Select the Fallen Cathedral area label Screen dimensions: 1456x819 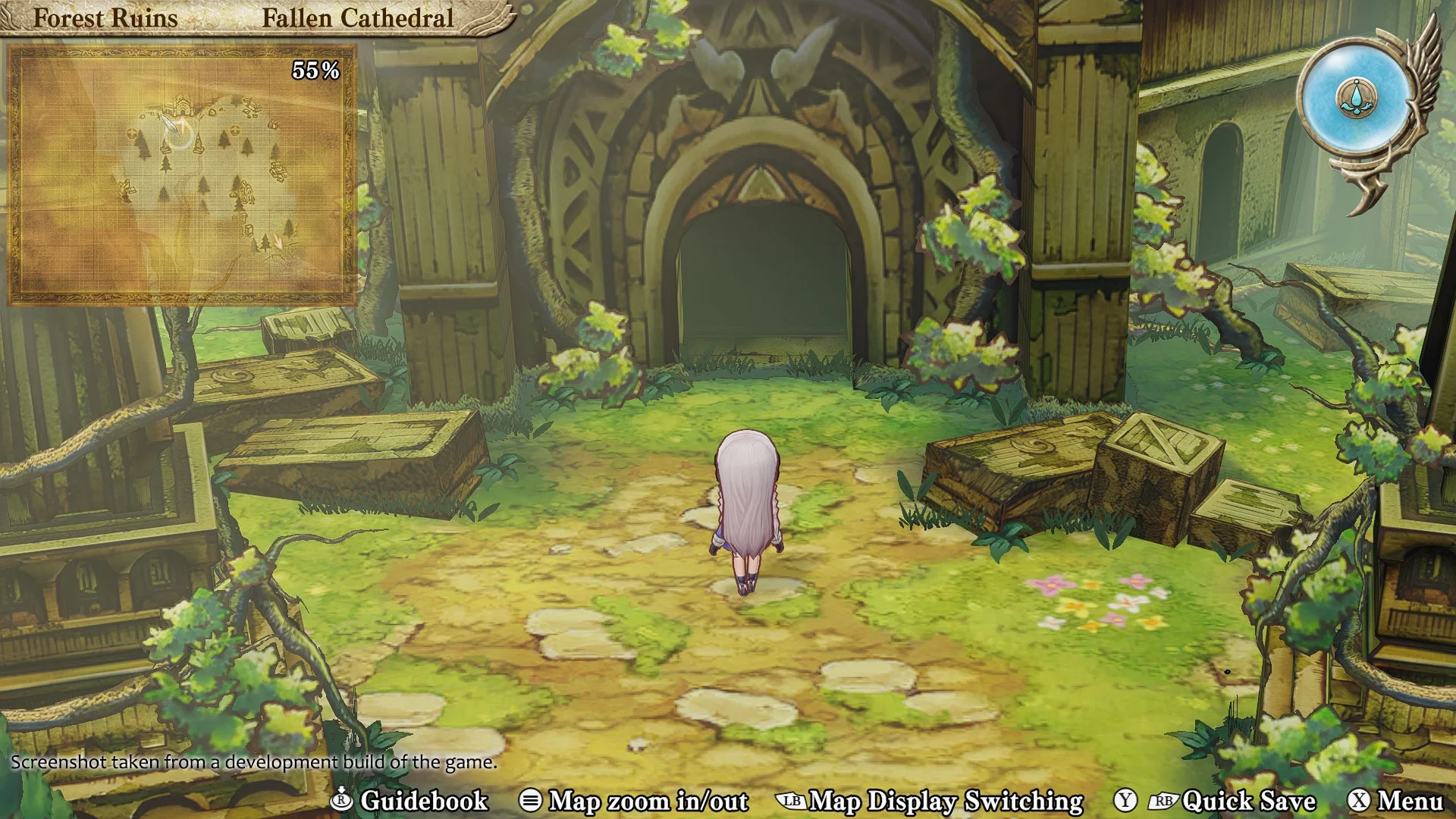coord(357,18)
